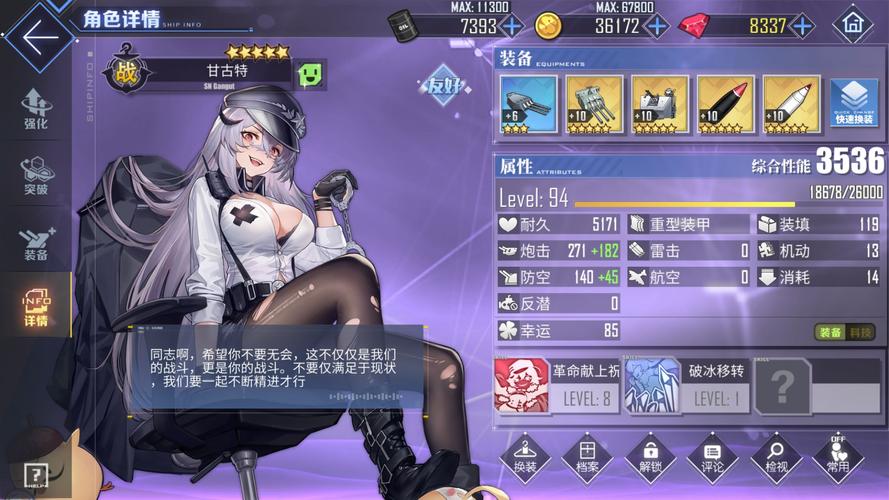The height and width of the screenshot is (500, 889).
Task: Select the triple gun turret equipment slot
Action: [594, 104]
